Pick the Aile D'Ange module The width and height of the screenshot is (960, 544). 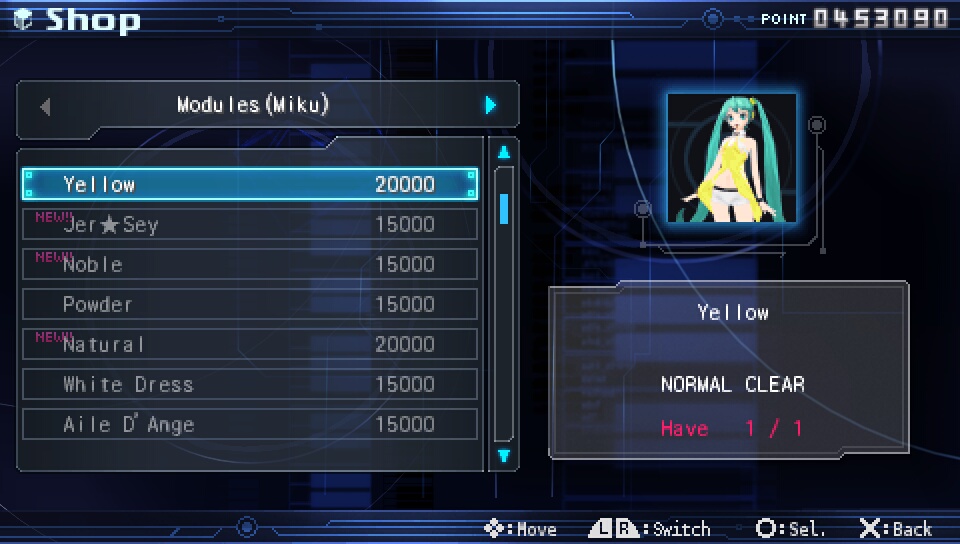click(x=250, y=424)
